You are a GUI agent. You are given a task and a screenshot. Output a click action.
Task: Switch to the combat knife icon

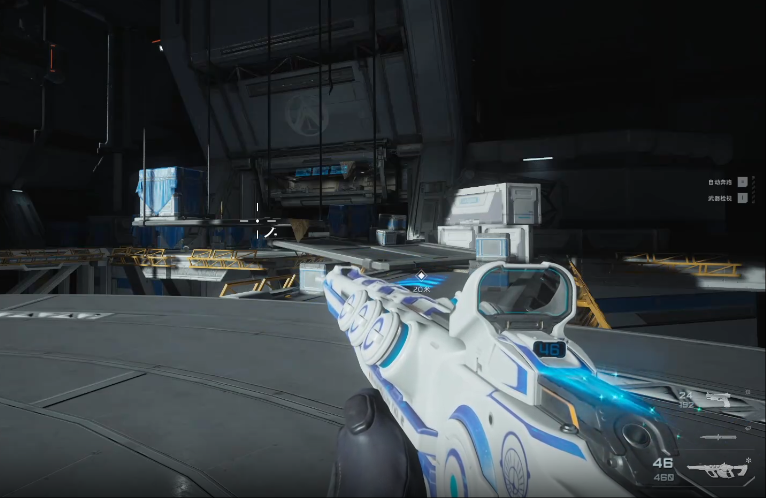tap(719, 438)
